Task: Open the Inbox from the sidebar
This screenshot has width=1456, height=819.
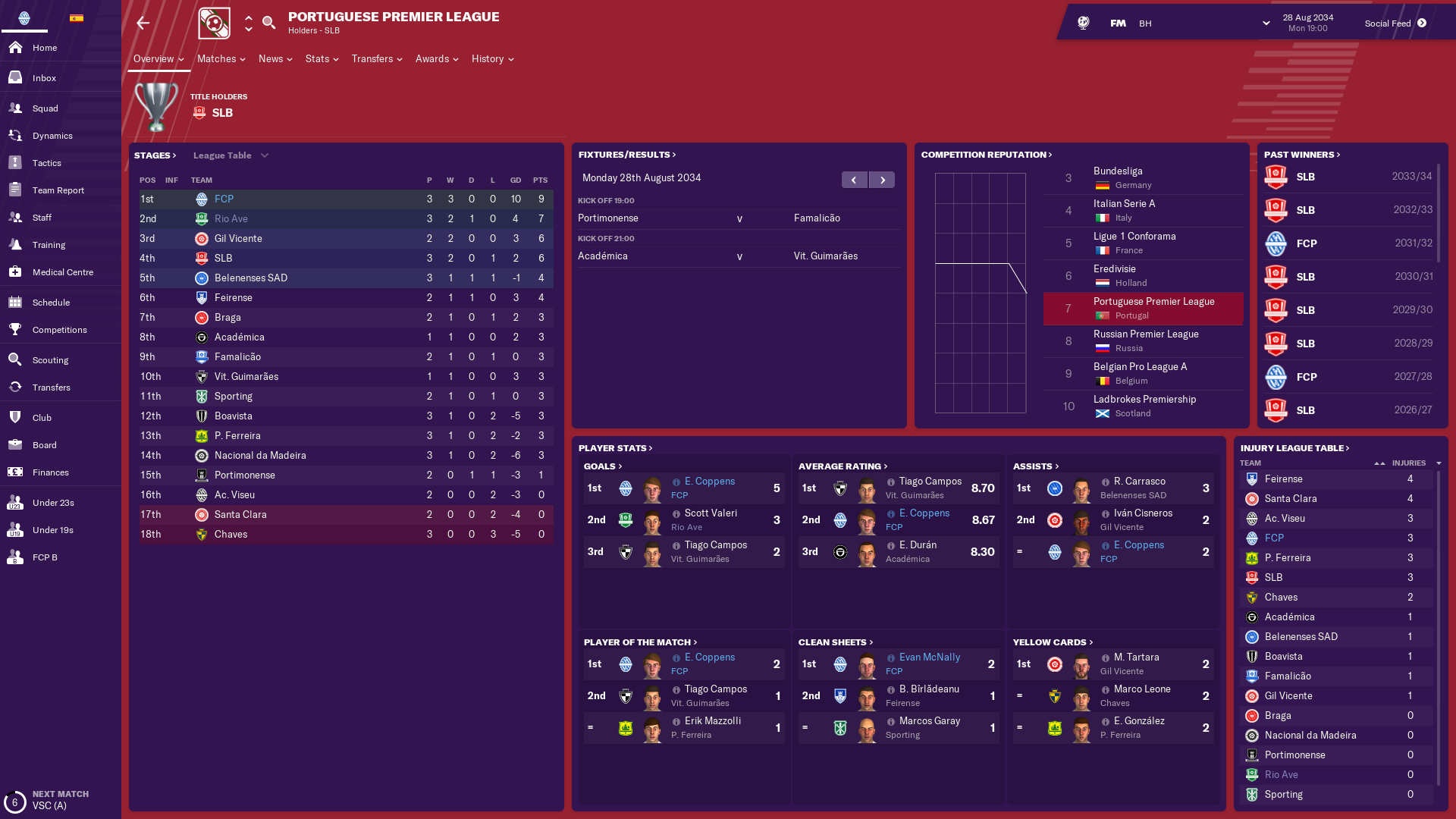Action: (x=44, y=78)
